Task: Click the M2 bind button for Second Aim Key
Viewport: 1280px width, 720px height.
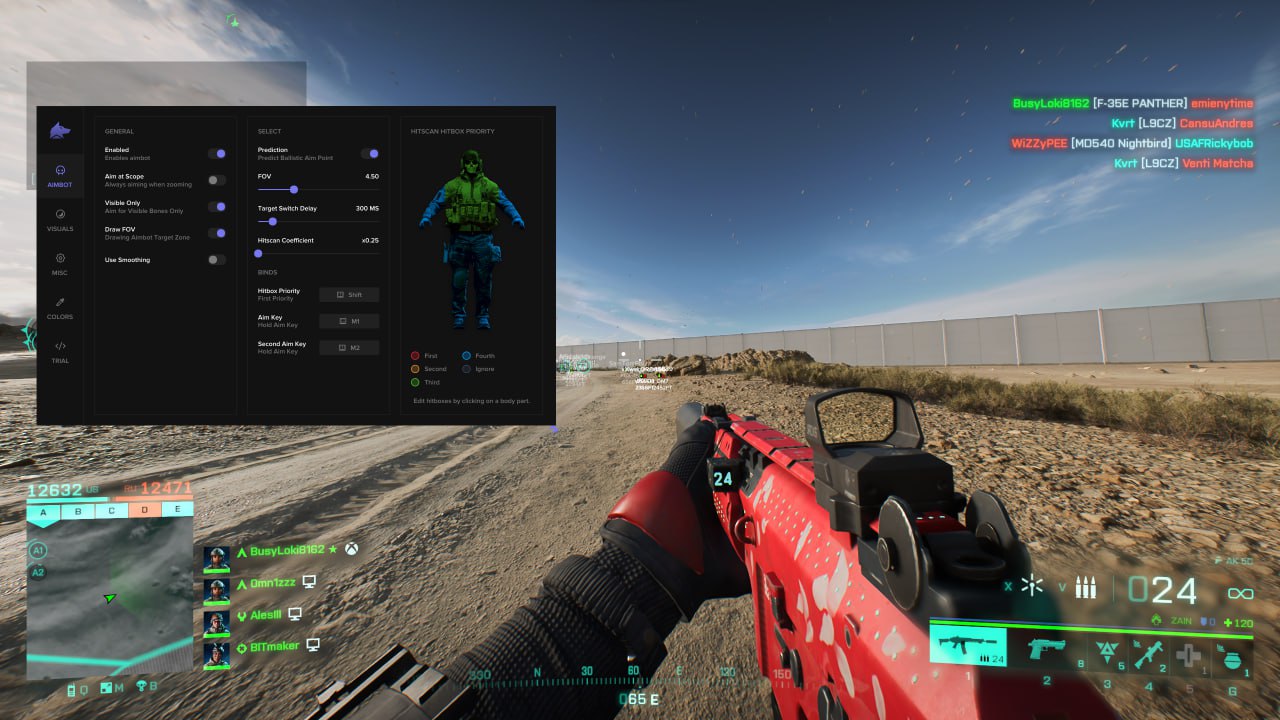Action: point(349,347)
